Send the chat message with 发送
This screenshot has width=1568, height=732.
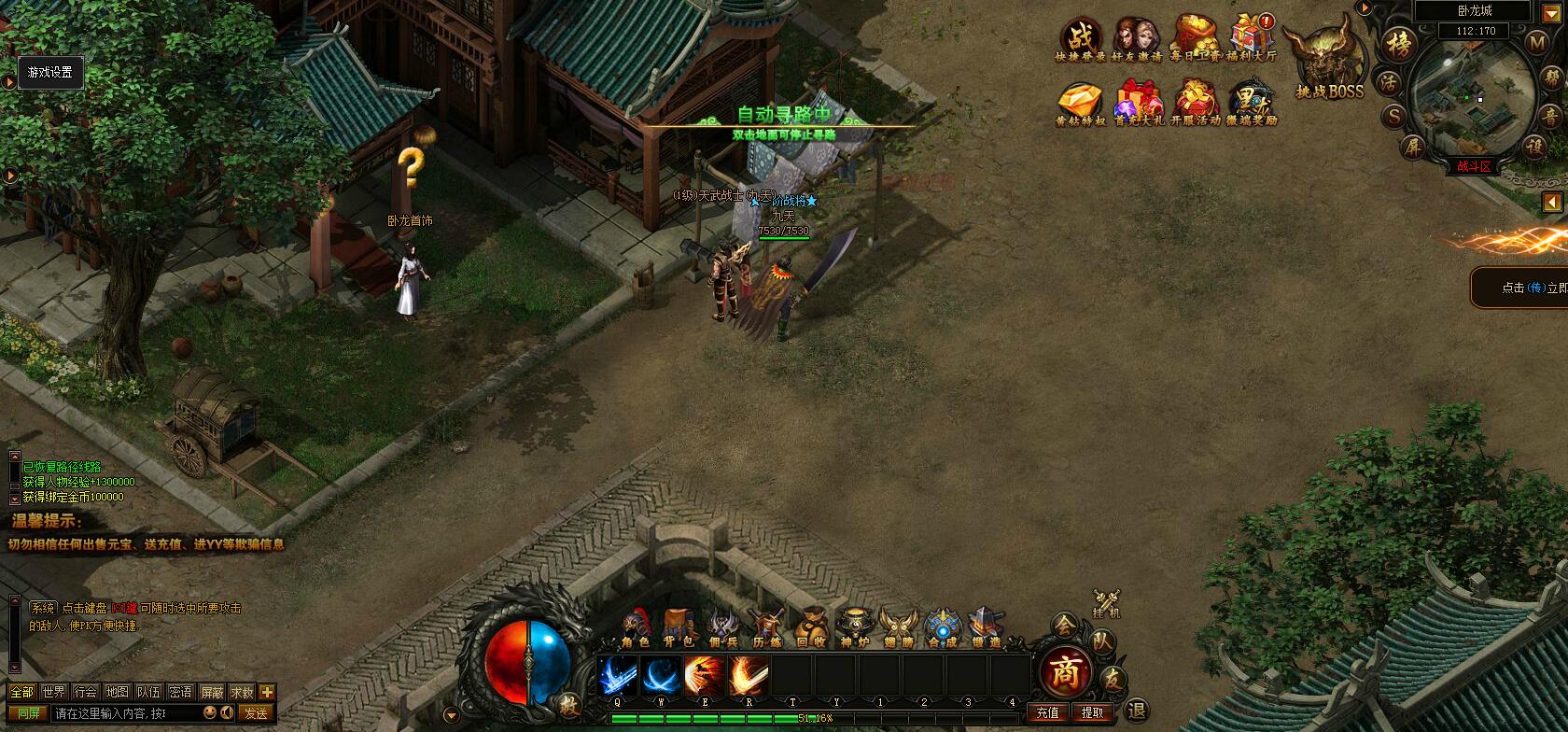click(x=256, y=712)
